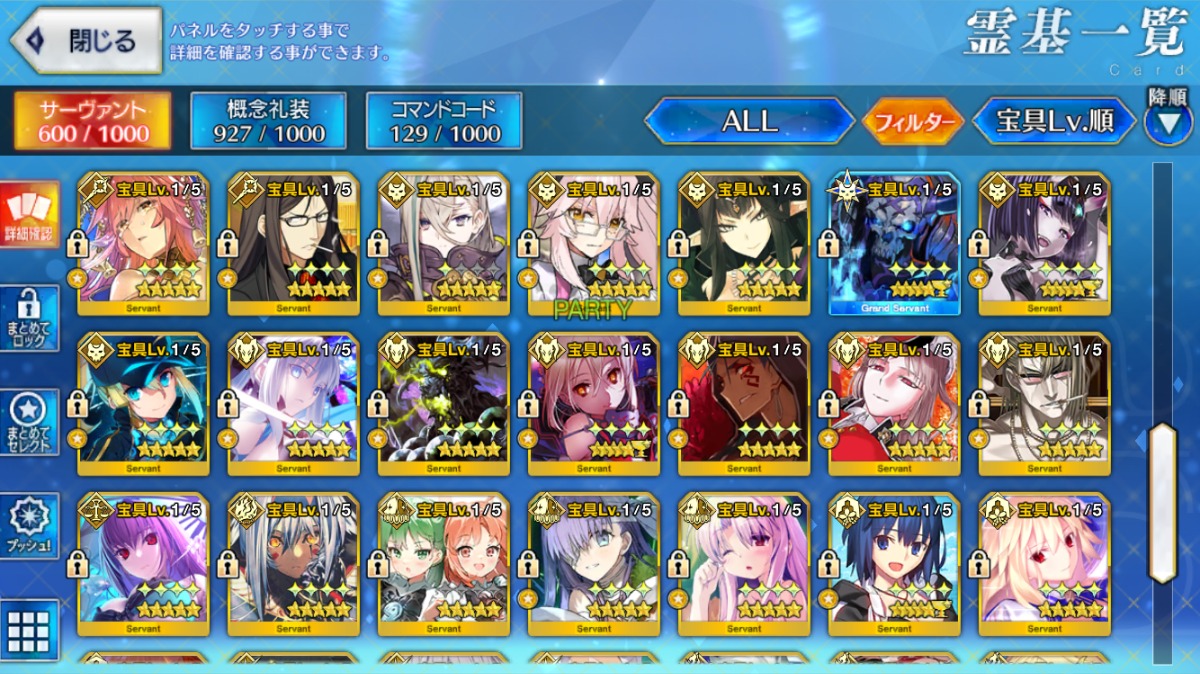Image resolution: width=1200 pixels, height=674 pixels.
Task: Activate まとめてロック bulk lock
Action: click(x=28, y=318)
